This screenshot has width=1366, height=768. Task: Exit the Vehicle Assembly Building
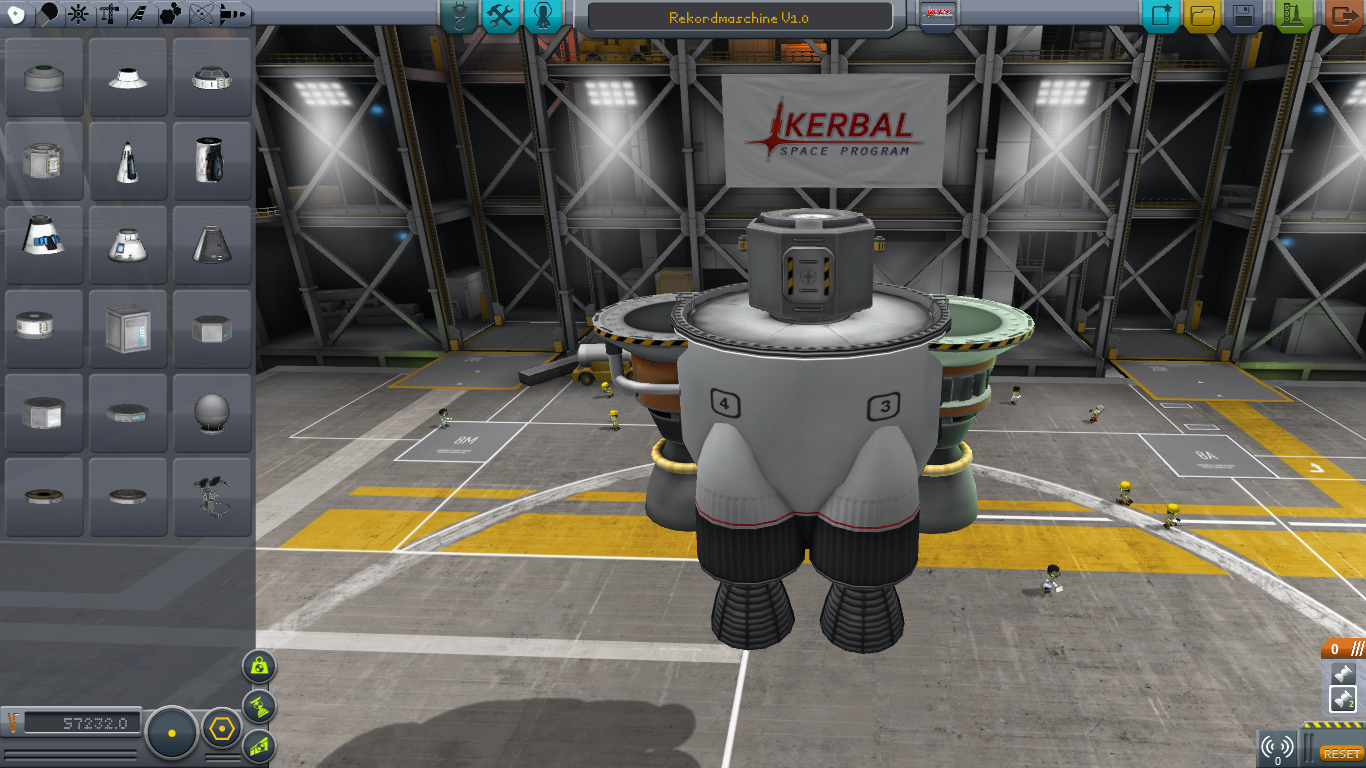point(1342,16)
